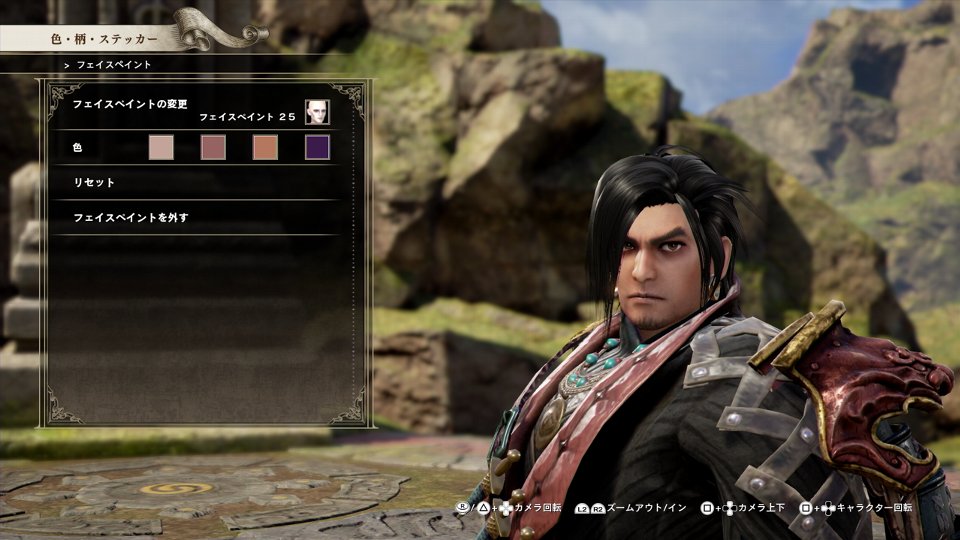
Task: Open the フェイスペイントの変更 option
Action: point(131,104)
